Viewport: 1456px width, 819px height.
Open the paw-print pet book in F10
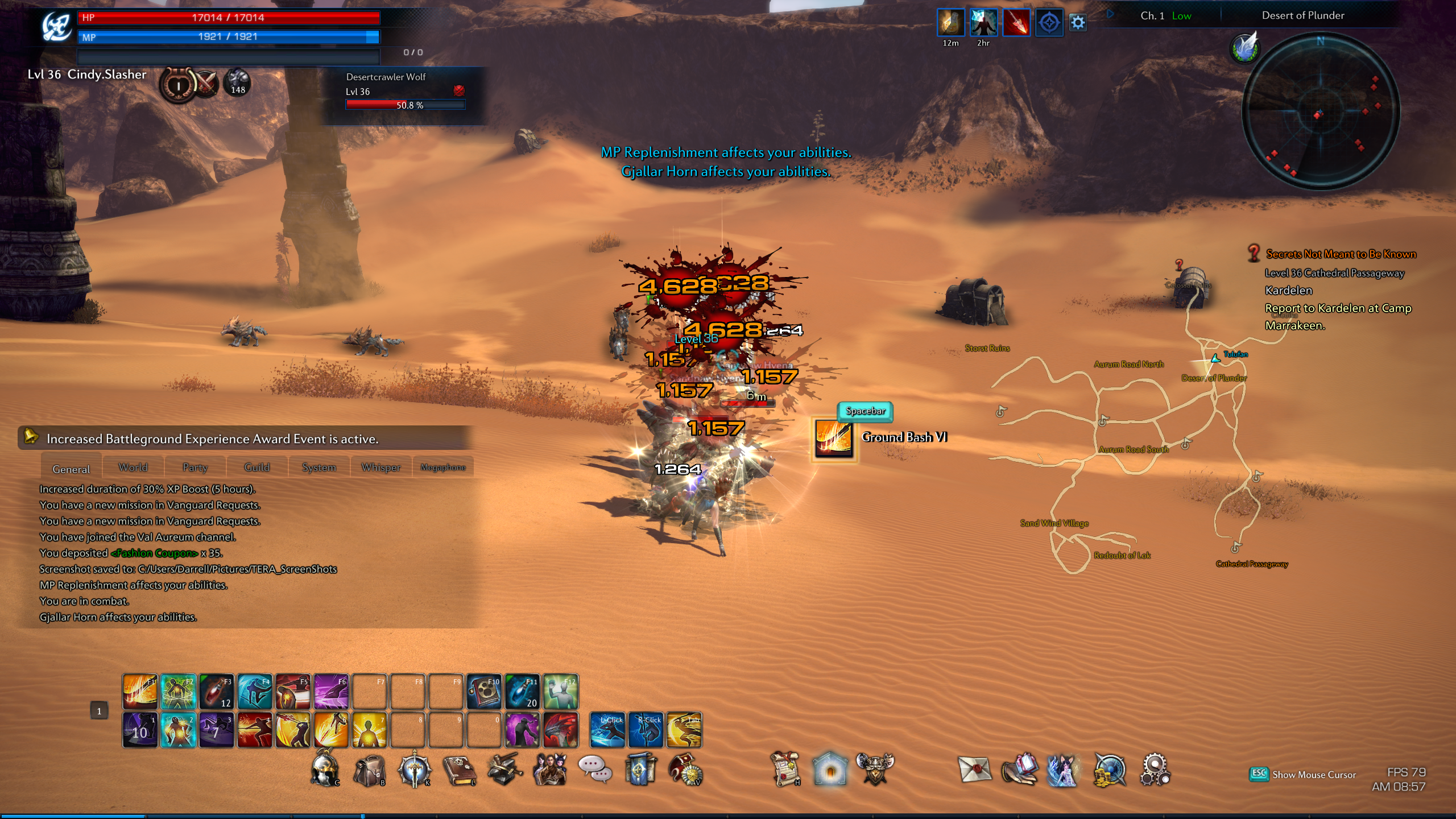point(483,692)
